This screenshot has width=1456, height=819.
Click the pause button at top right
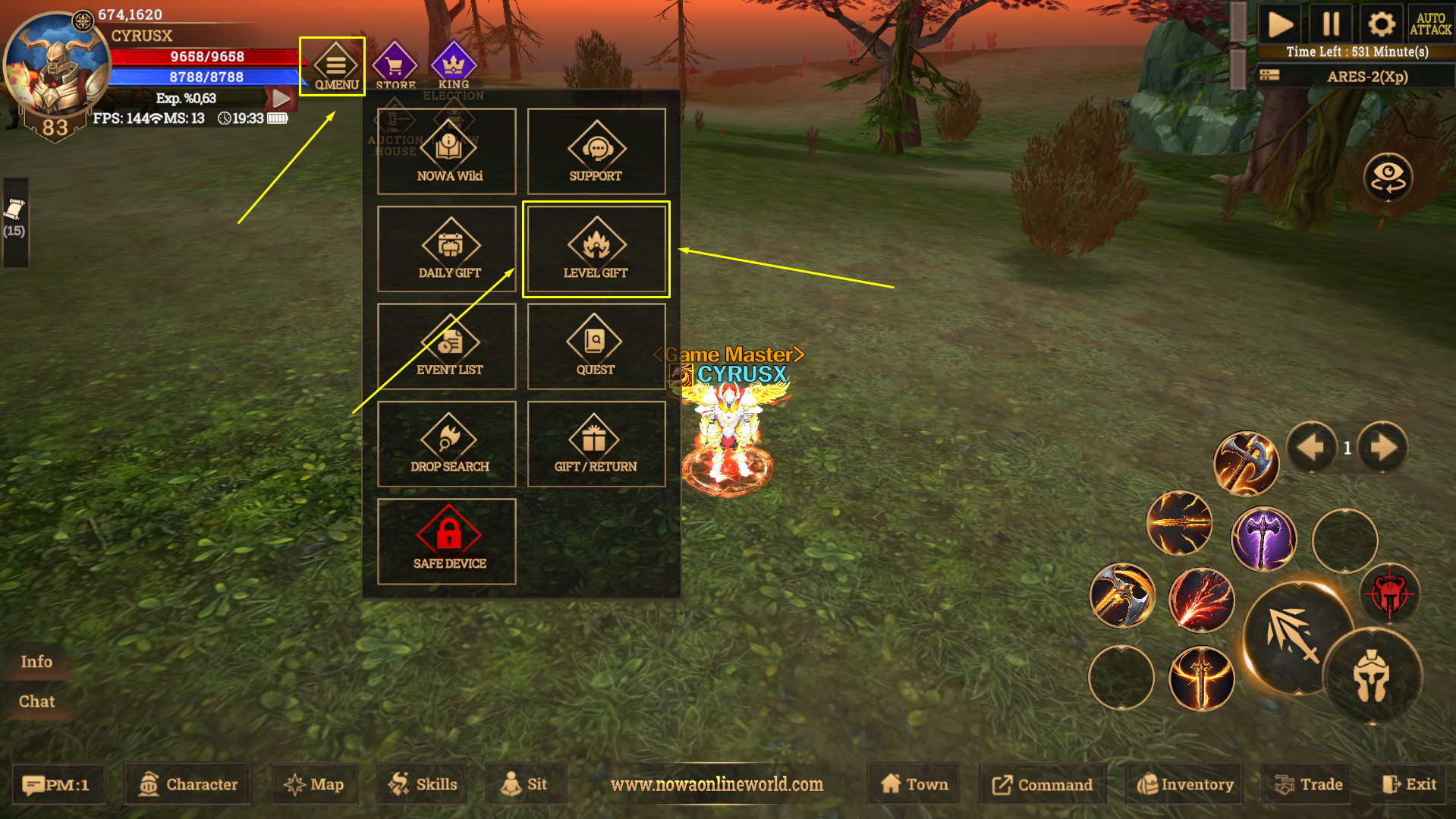tap(1331, 24)
